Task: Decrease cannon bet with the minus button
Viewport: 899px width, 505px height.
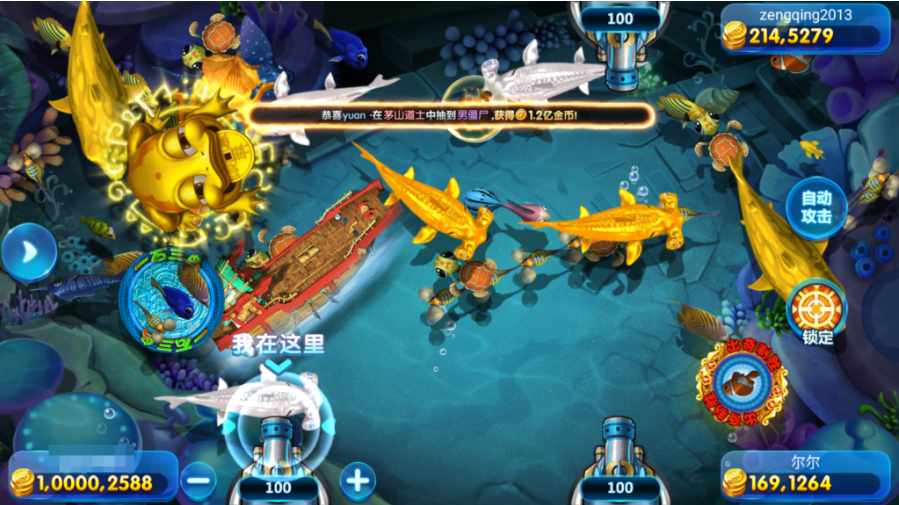Action: click(199, 481)
